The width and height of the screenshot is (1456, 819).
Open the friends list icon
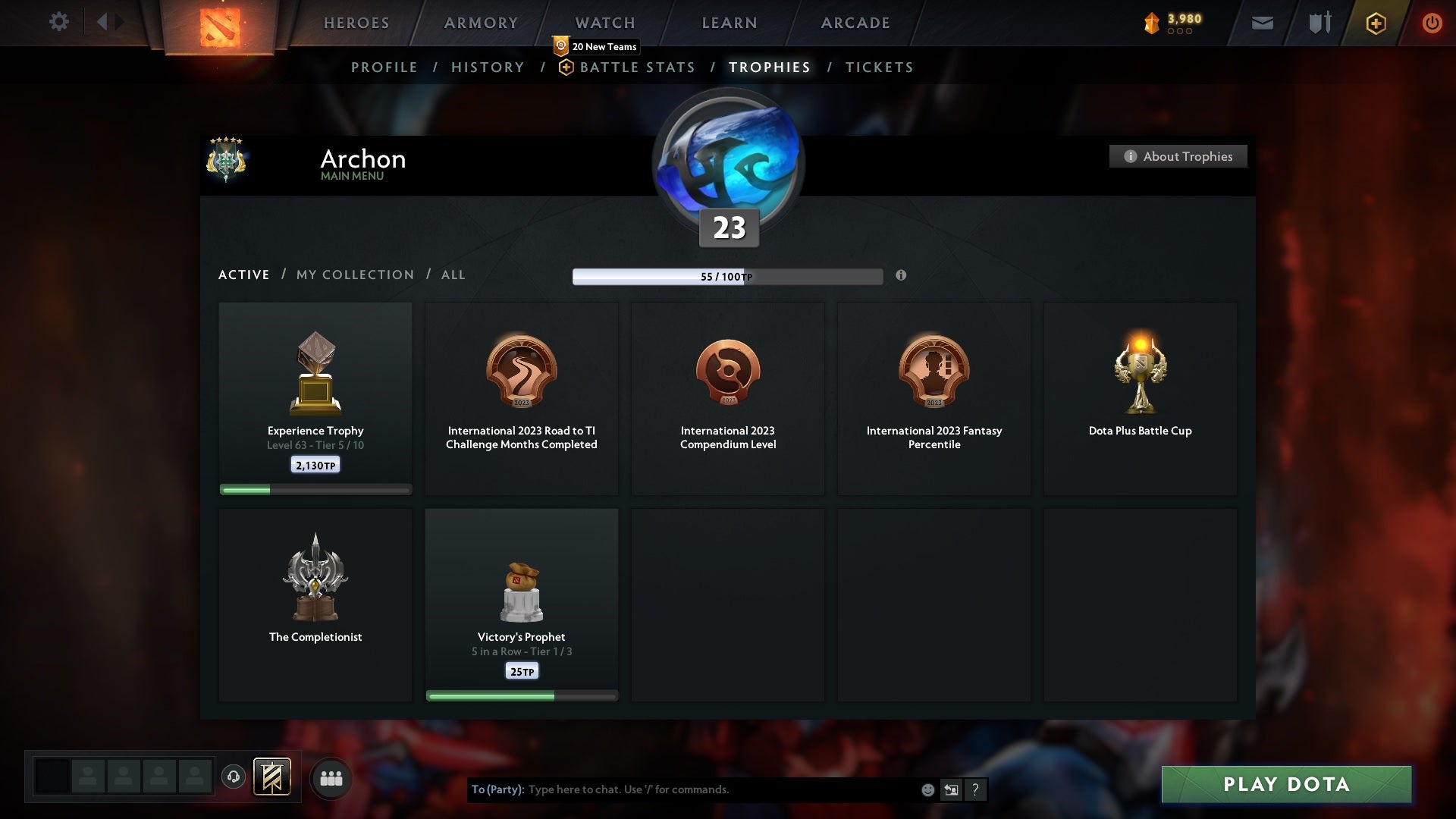coord(331,777)
